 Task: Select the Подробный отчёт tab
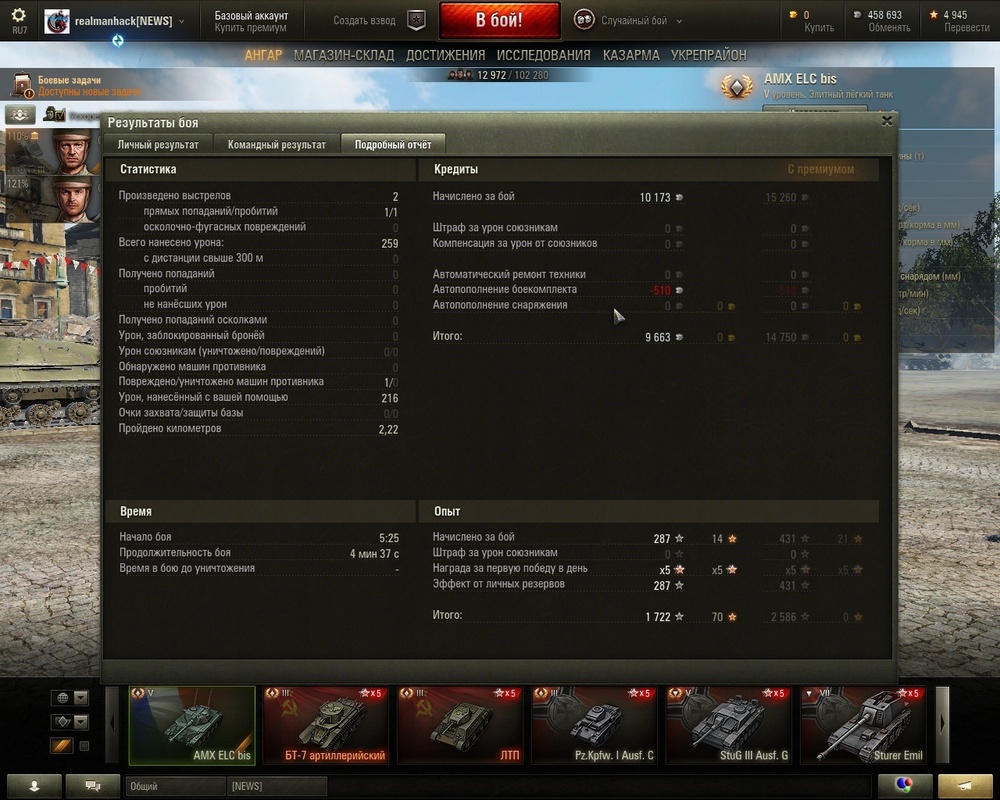coord(393,145)
